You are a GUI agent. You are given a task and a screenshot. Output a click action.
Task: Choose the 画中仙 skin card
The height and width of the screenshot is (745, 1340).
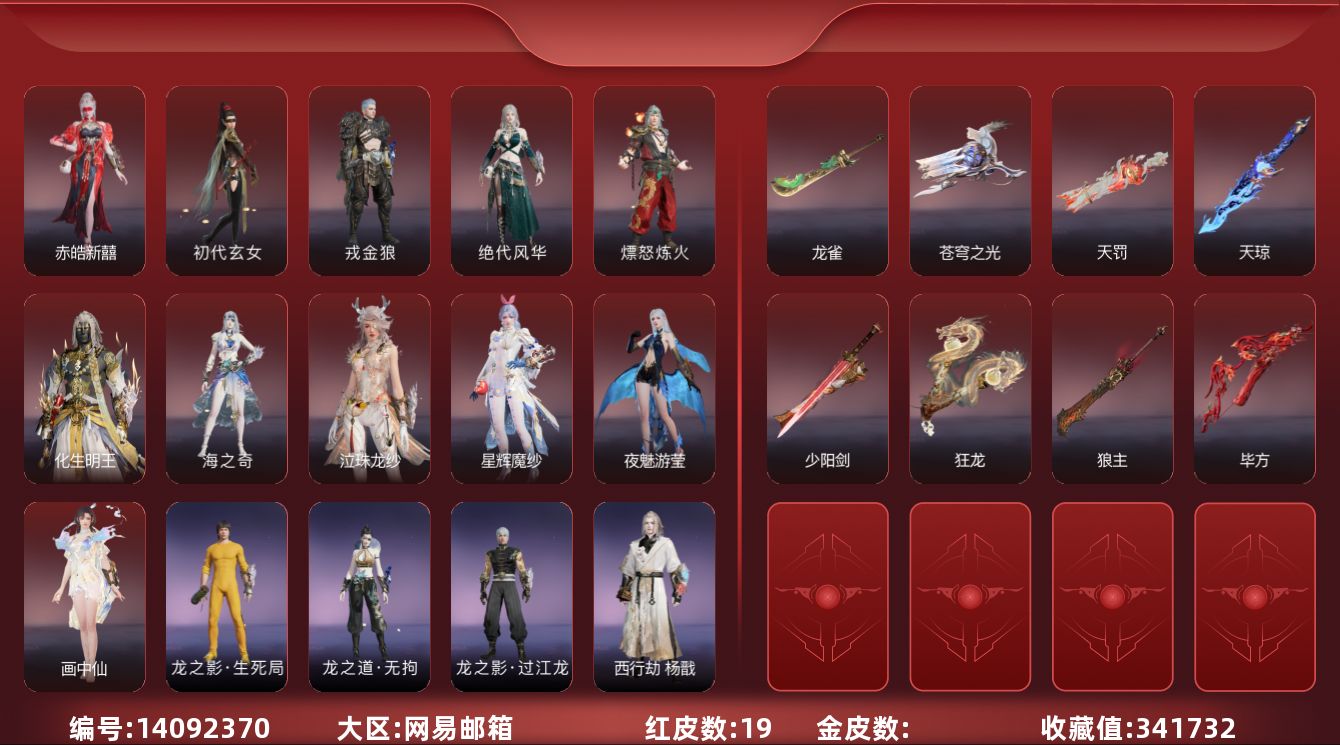tap(85, 596)
